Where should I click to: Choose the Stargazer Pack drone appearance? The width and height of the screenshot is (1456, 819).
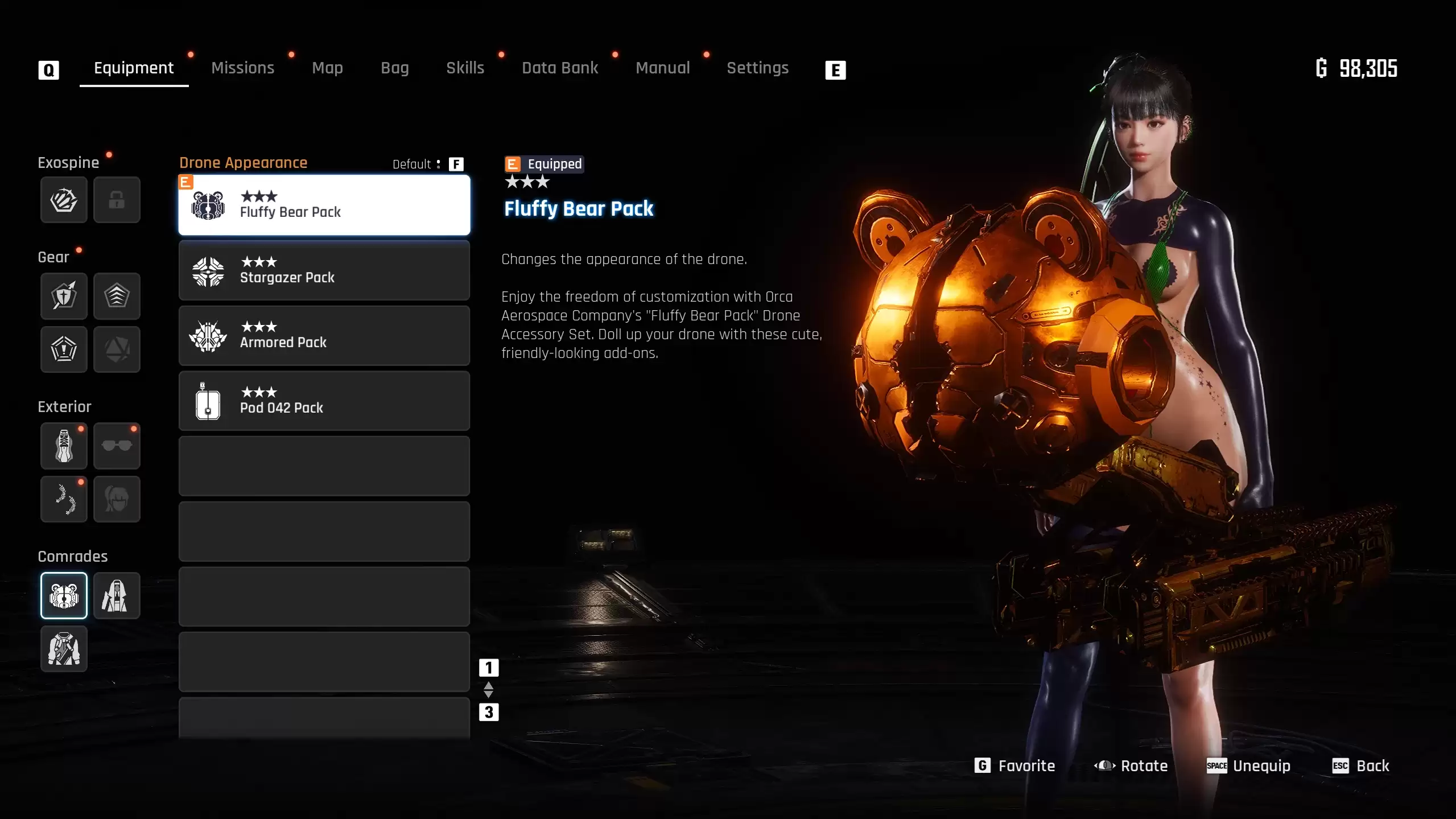click(324, 270)
